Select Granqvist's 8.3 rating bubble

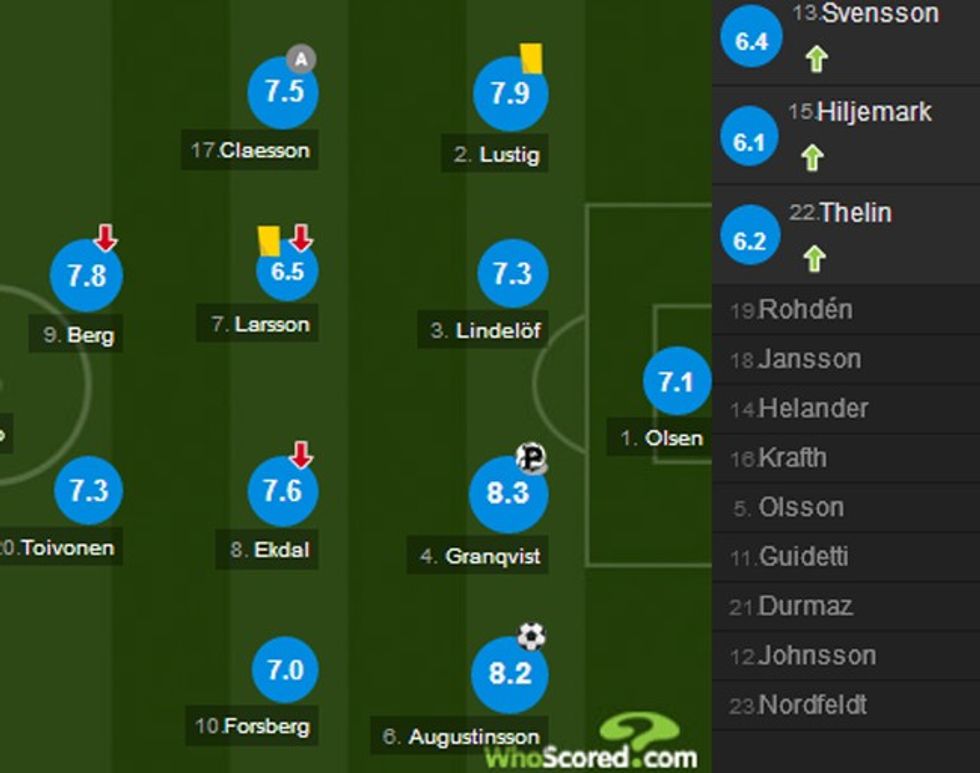pyautogui.click(x=508, y=494)
